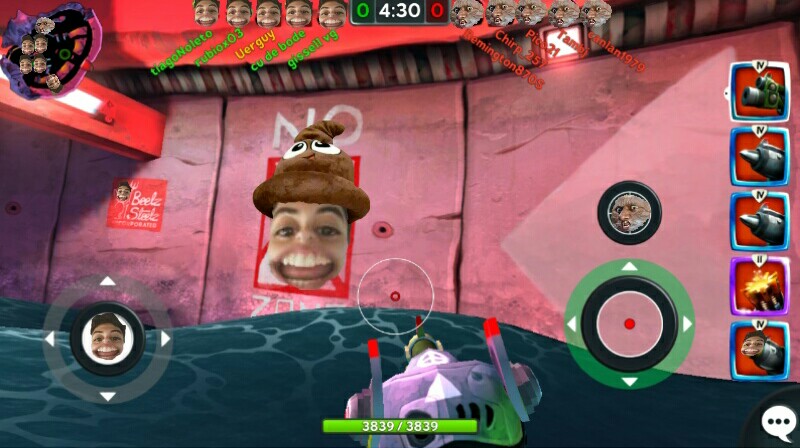This screenshot has width=800, height=448.
Task: Click the movement joystick's right arrow
Action: point(165,339)
